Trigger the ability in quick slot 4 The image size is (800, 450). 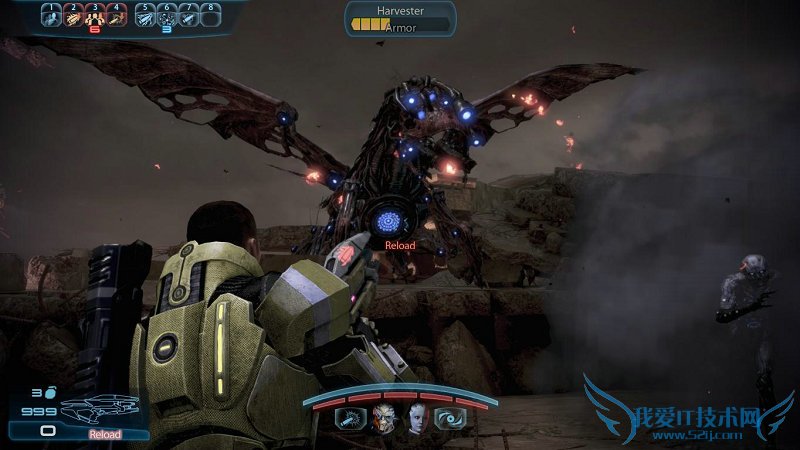[116, 15]
